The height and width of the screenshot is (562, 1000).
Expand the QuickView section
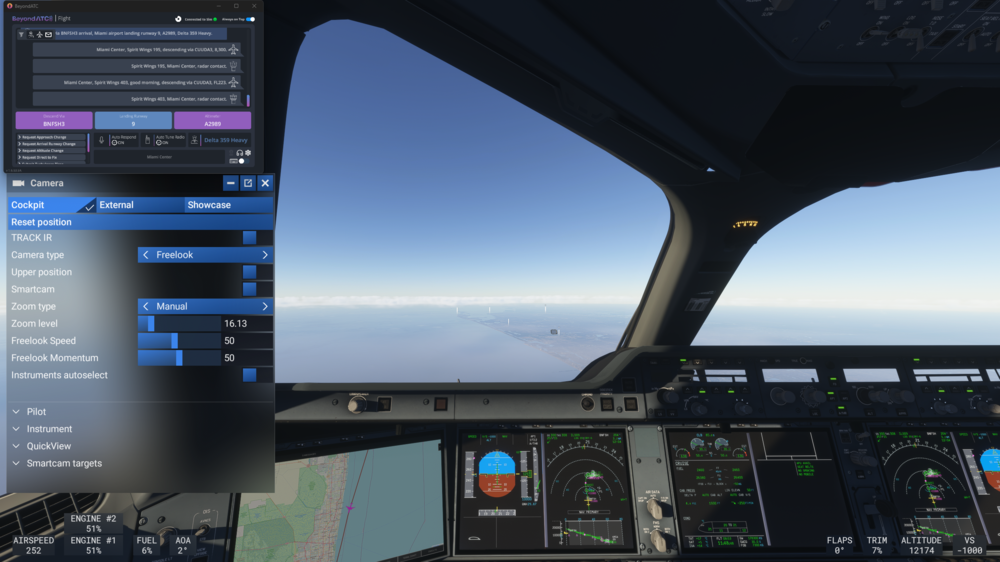pos(48,446)
